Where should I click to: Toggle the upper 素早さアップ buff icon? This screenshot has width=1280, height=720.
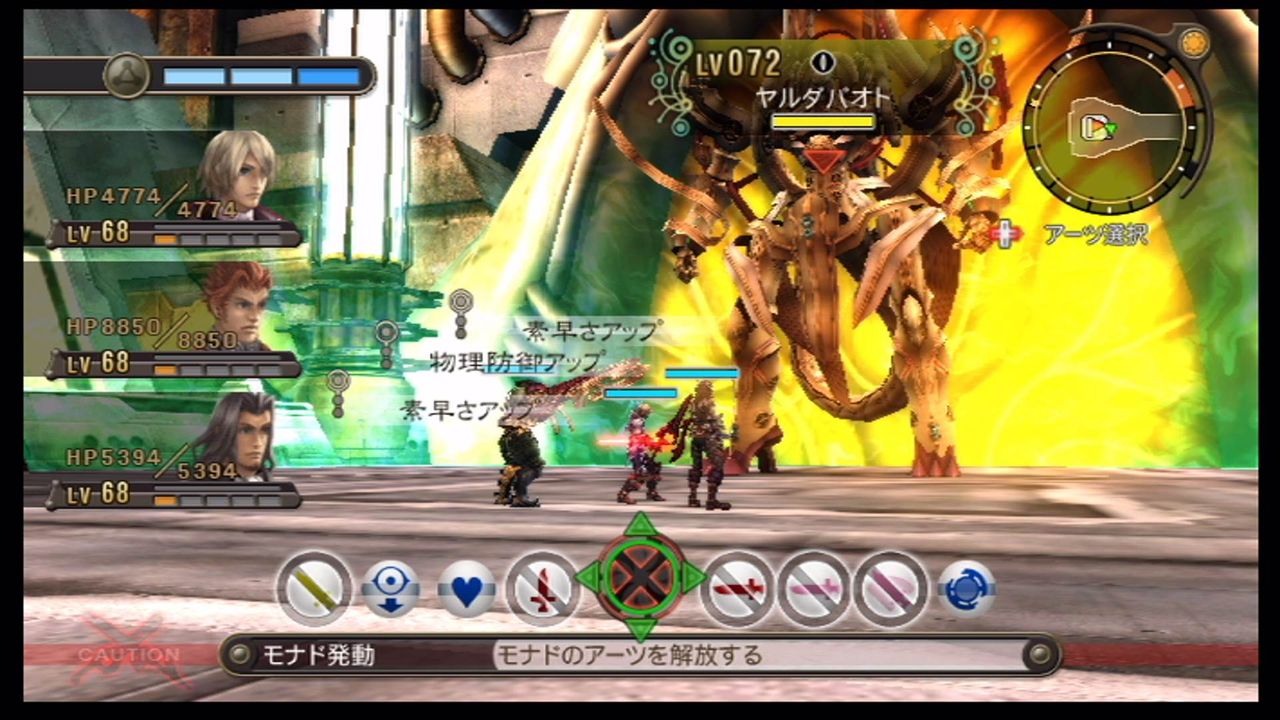tap(460, 300)
